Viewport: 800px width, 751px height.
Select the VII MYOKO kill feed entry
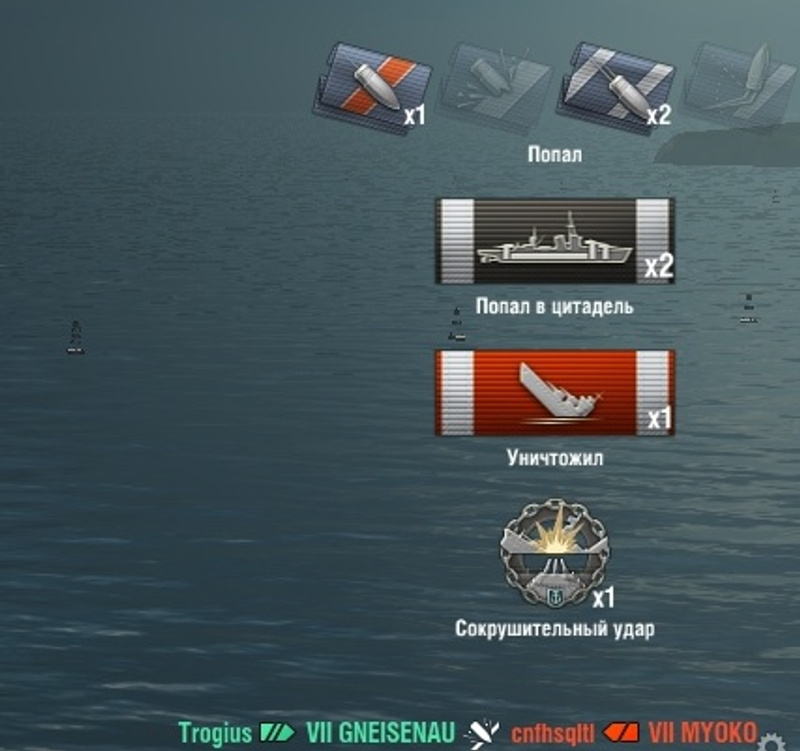[x=702, y=733]
